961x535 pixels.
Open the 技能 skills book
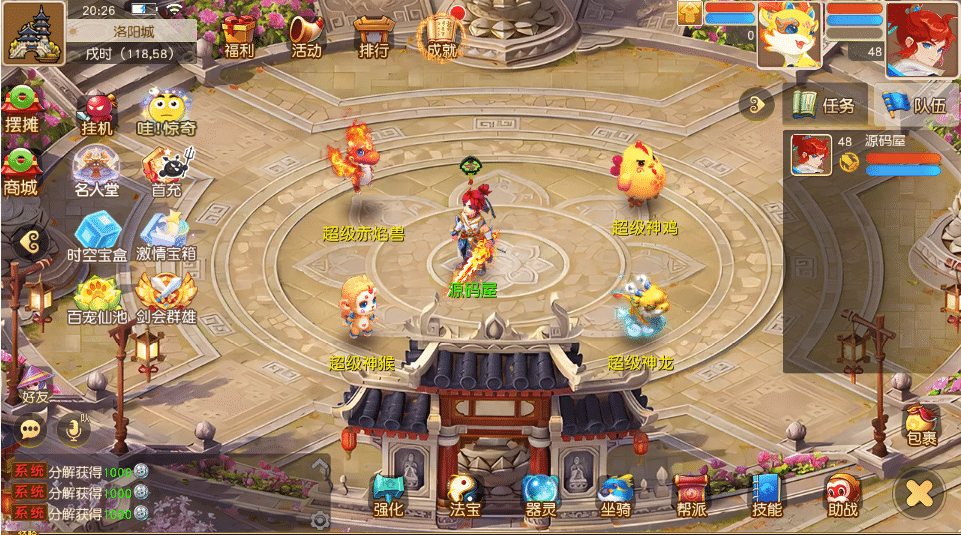tap(767, 495)
